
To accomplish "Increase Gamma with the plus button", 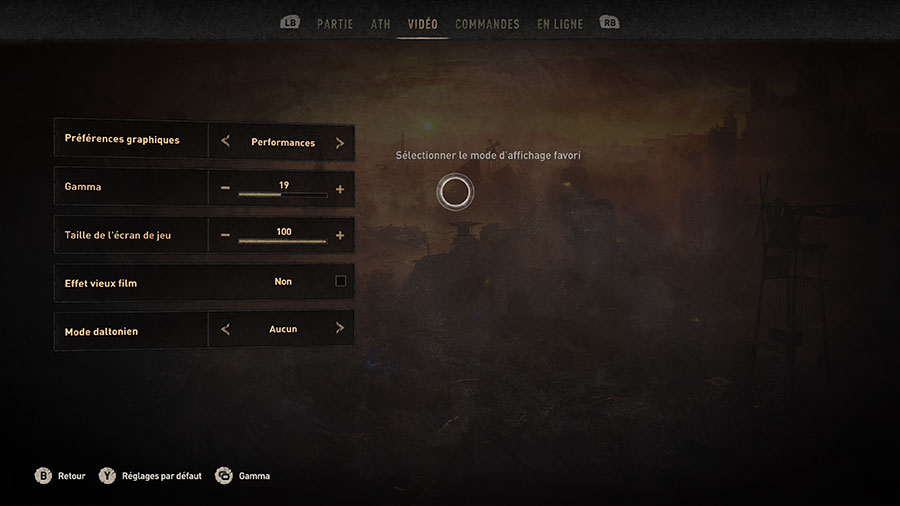I will 340,188.
